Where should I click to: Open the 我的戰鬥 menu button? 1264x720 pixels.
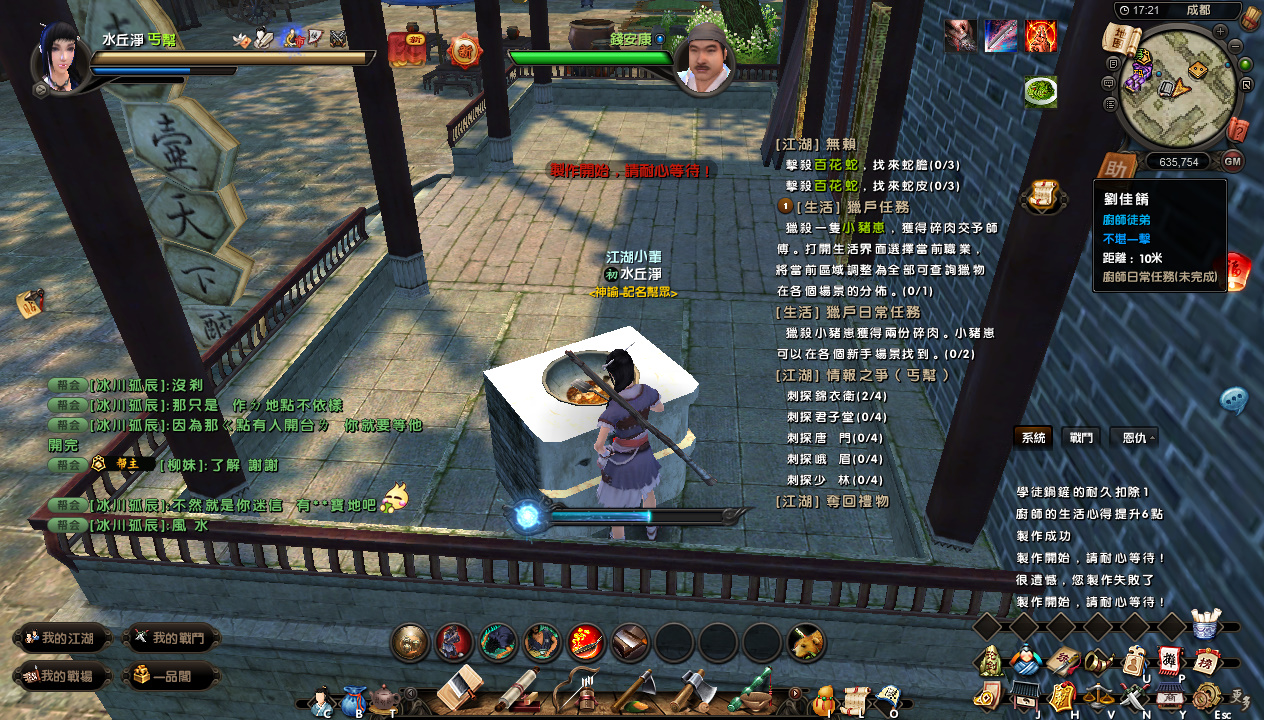[x=172, y=638]
